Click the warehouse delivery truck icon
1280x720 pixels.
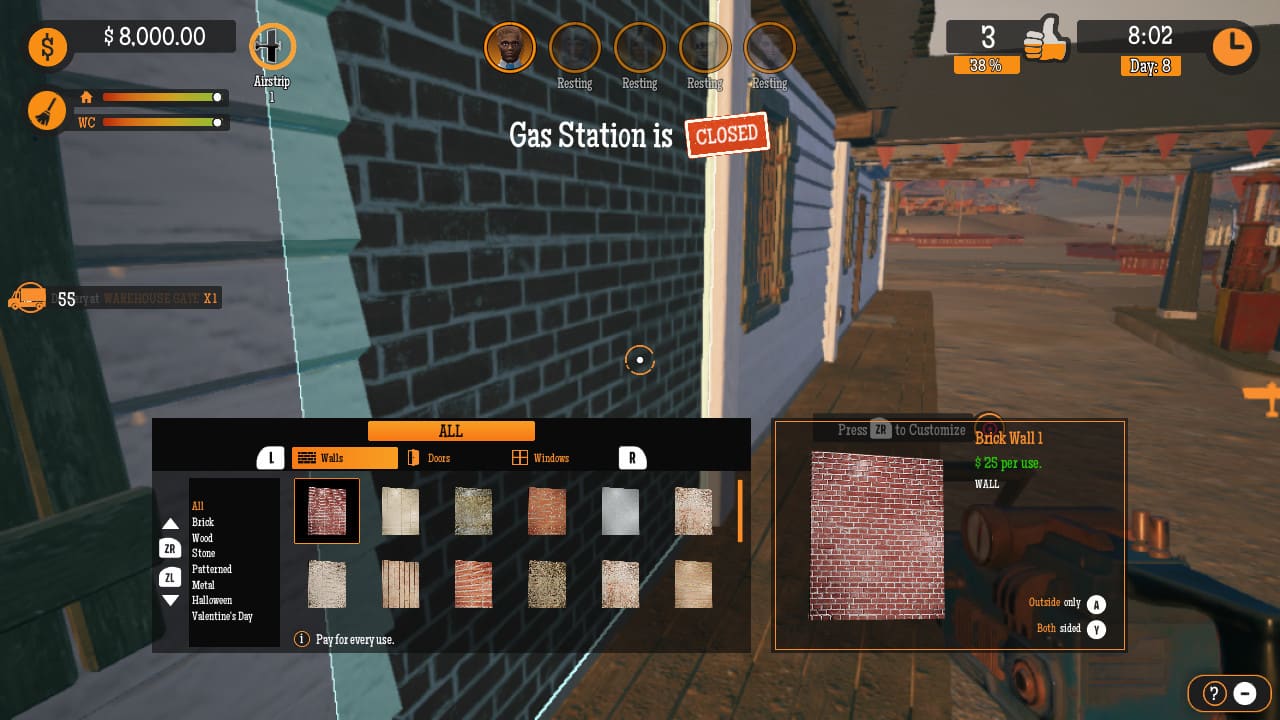28,296
